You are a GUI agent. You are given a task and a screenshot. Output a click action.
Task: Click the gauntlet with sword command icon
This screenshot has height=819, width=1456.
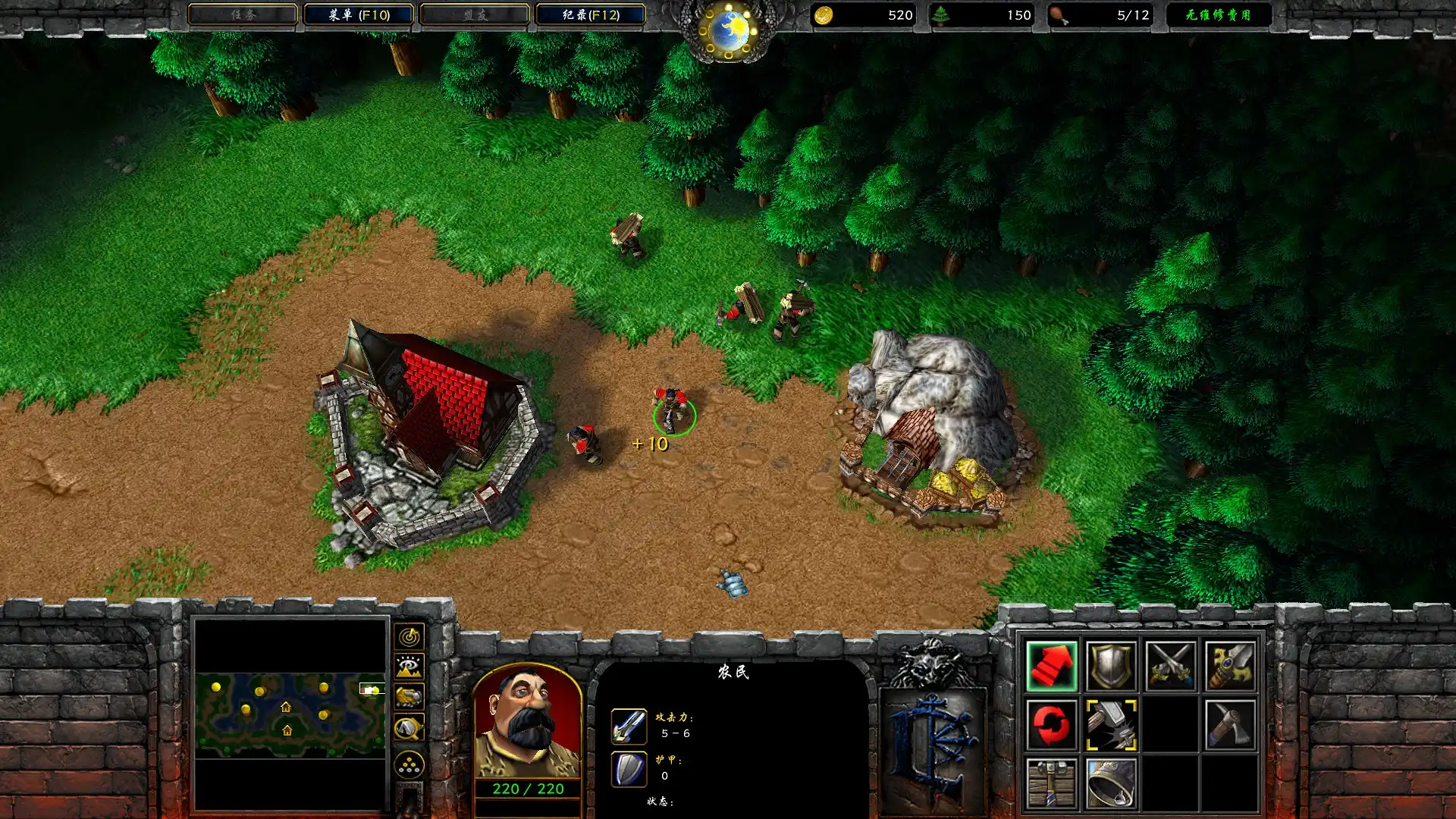(x=1229, y=666)
